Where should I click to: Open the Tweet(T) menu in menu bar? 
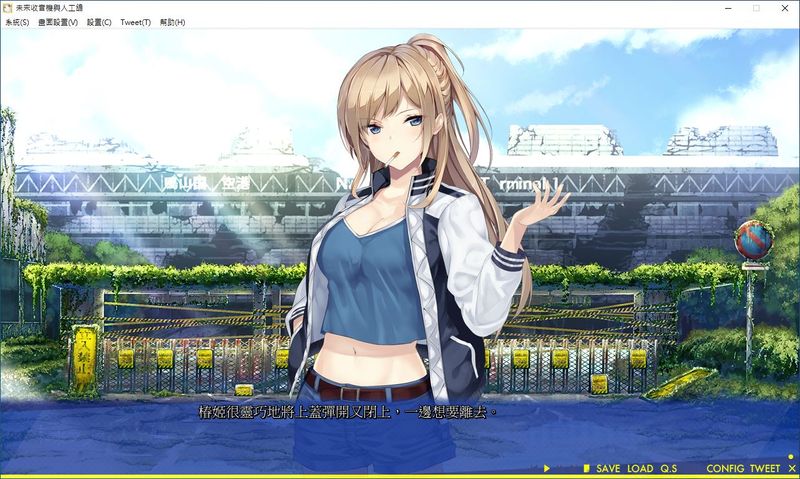pos(135,22)
